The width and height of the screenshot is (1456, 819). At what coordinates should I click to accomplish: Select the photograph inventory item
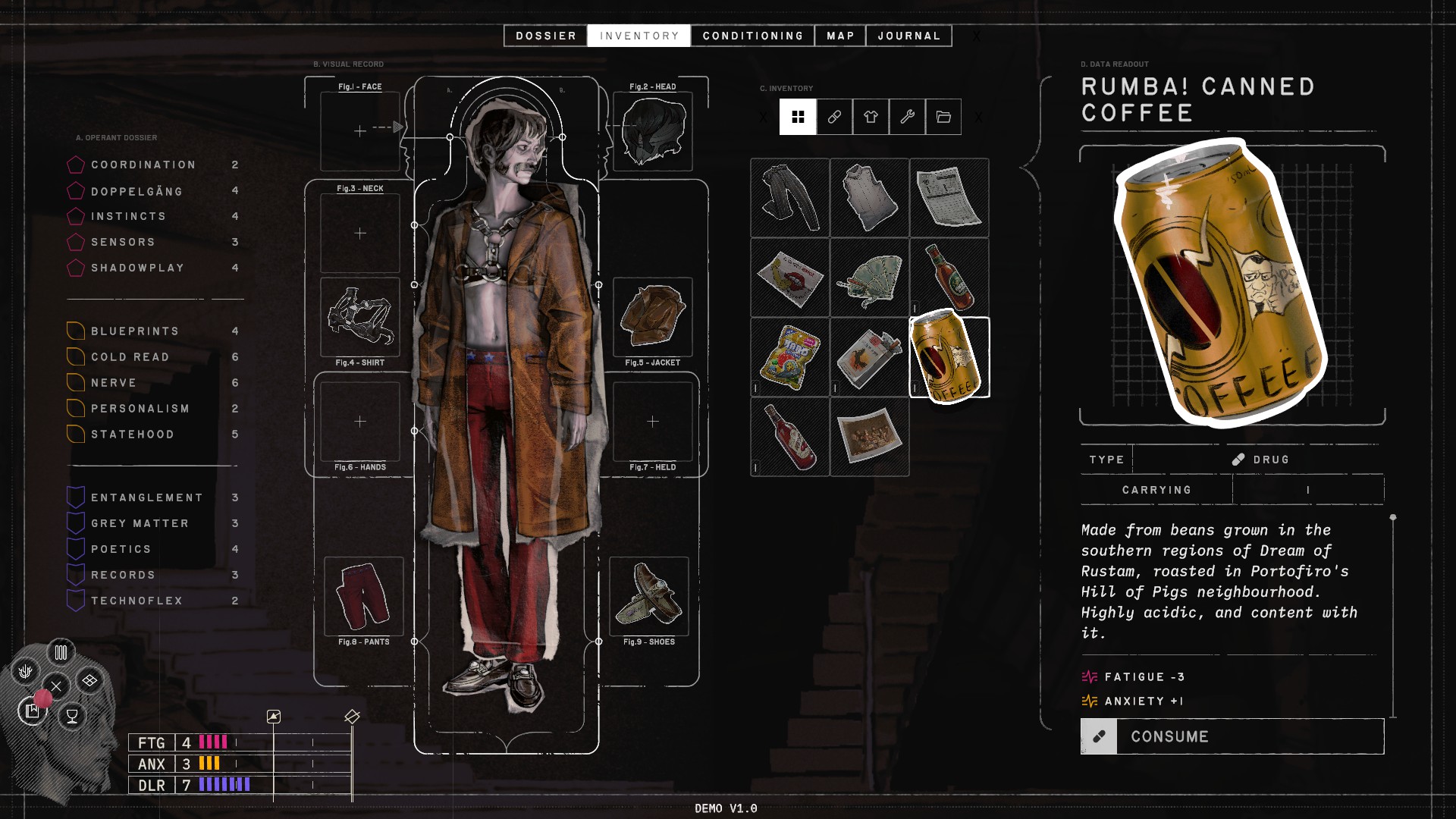click(x=869, y=437)
